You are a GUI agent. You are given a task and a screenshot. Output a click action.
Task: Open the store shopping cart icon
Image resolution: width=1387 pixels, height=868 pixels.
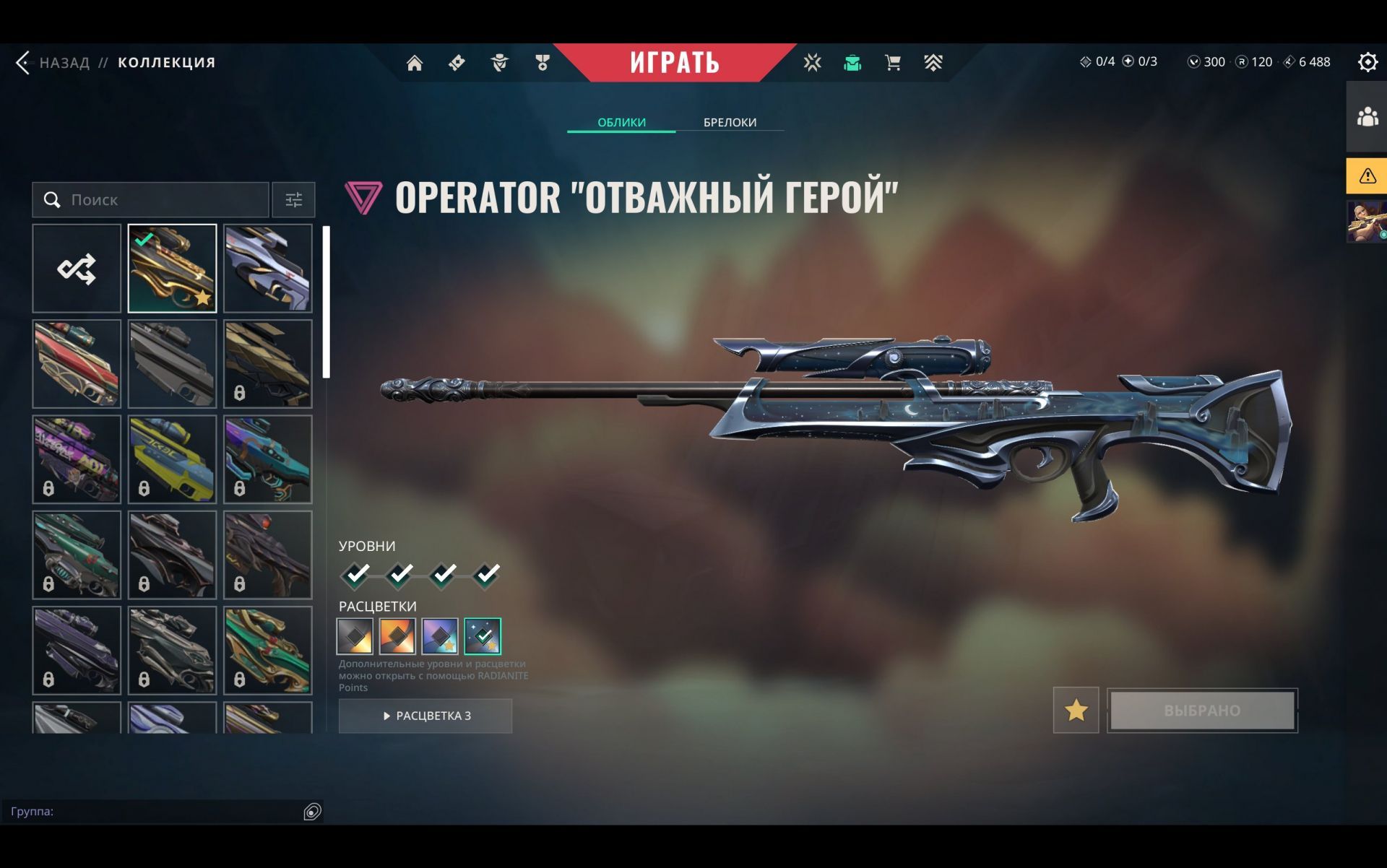tap(893, 63)
